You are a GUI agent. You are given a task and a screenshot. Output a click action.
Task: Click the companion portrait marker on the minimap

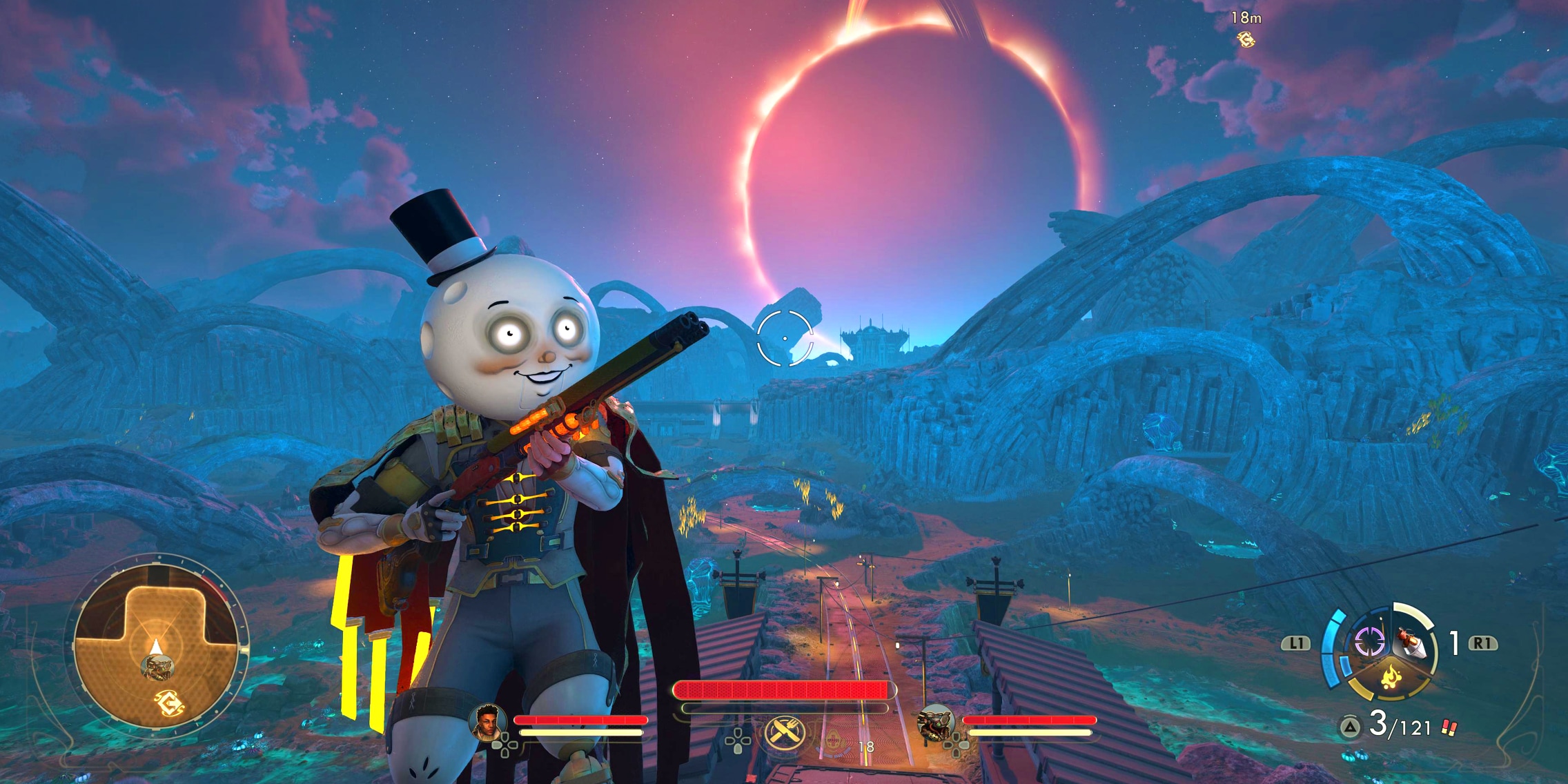(x=158, y=667)
